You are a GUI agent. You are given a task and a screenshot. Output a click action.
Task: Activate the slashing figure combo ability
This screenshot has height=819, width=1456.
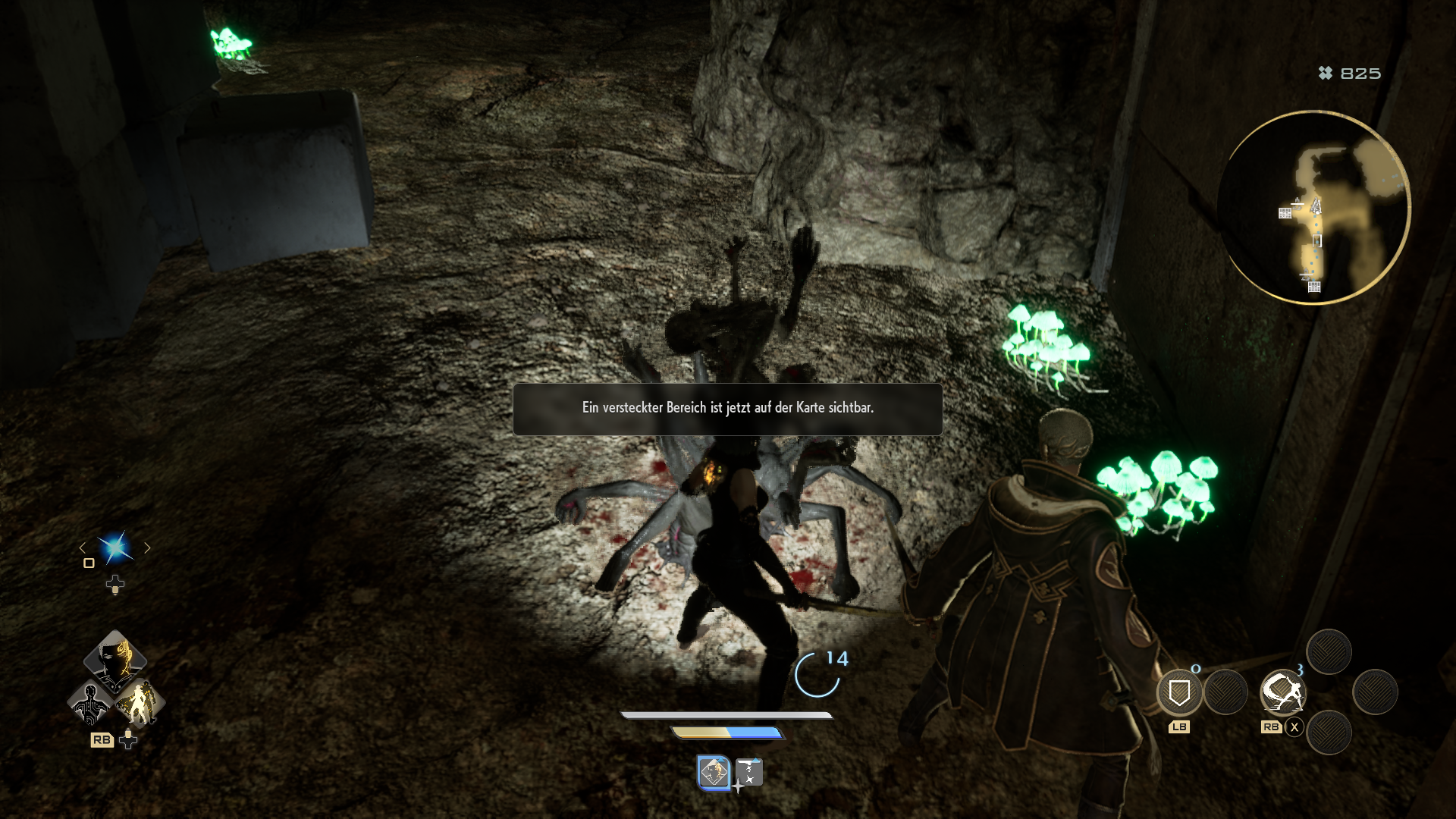pyautogui.click(x=1282, y=692)
